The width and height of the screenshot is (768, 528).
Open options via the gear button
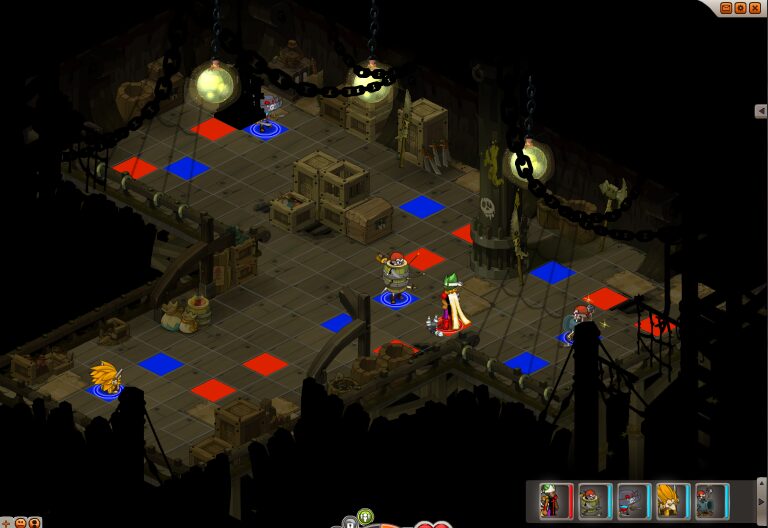pos(741,7)
